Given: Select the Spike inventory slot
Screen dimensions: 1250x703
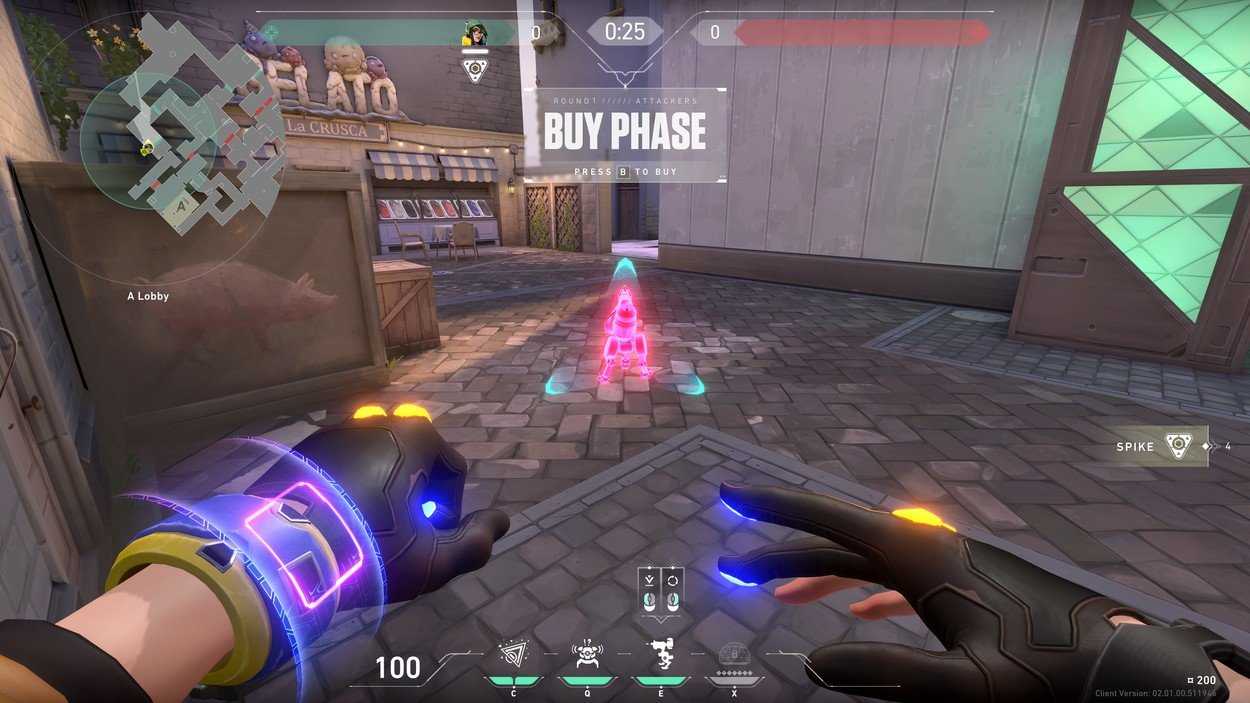Looking at the screenshot, I should click(x=1162, y=446).
